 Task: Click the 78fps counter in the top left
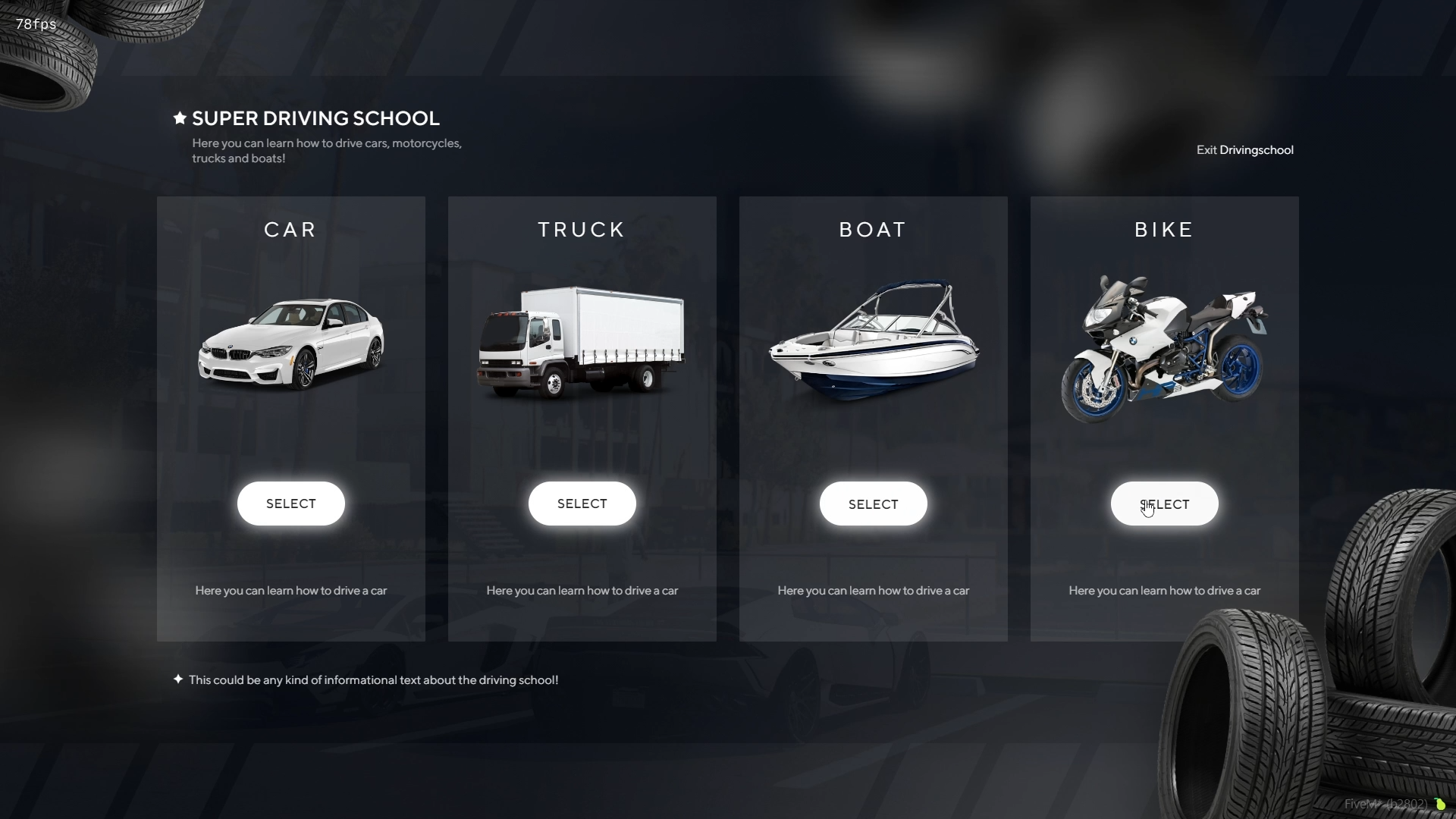pyautogui.click(x=35, y=24)
